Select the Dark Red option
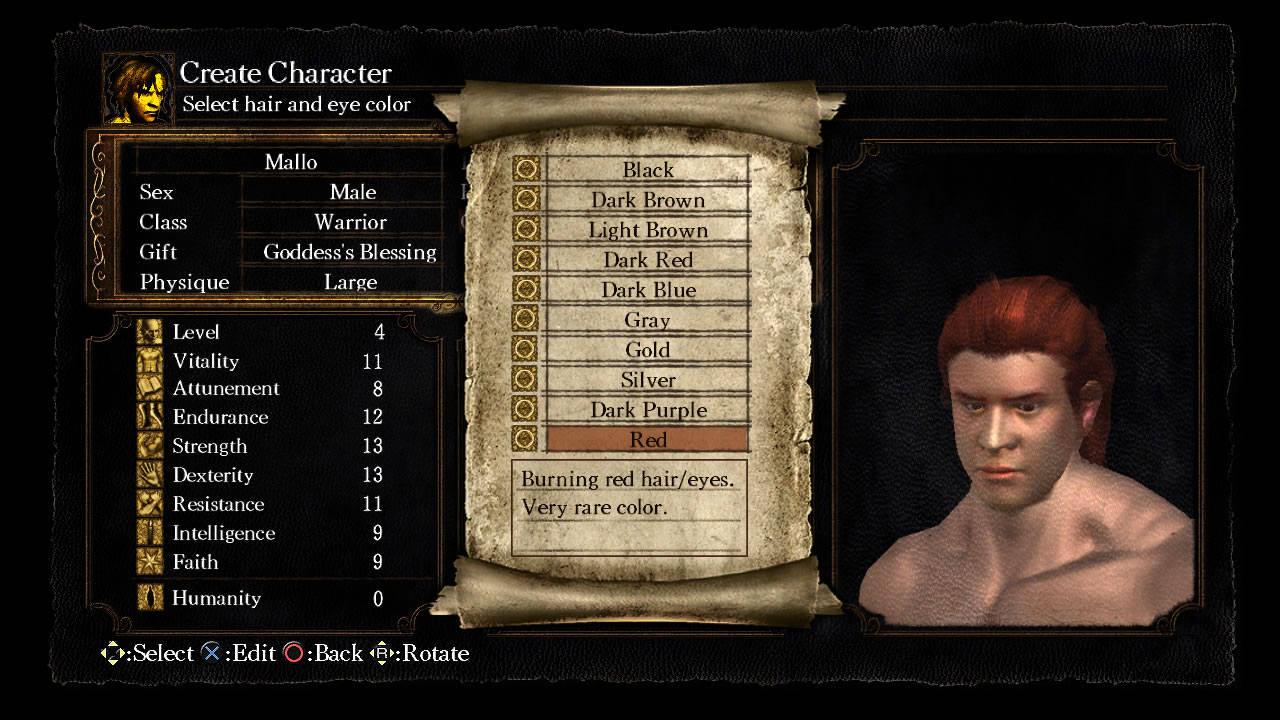 tap(647, 260)
